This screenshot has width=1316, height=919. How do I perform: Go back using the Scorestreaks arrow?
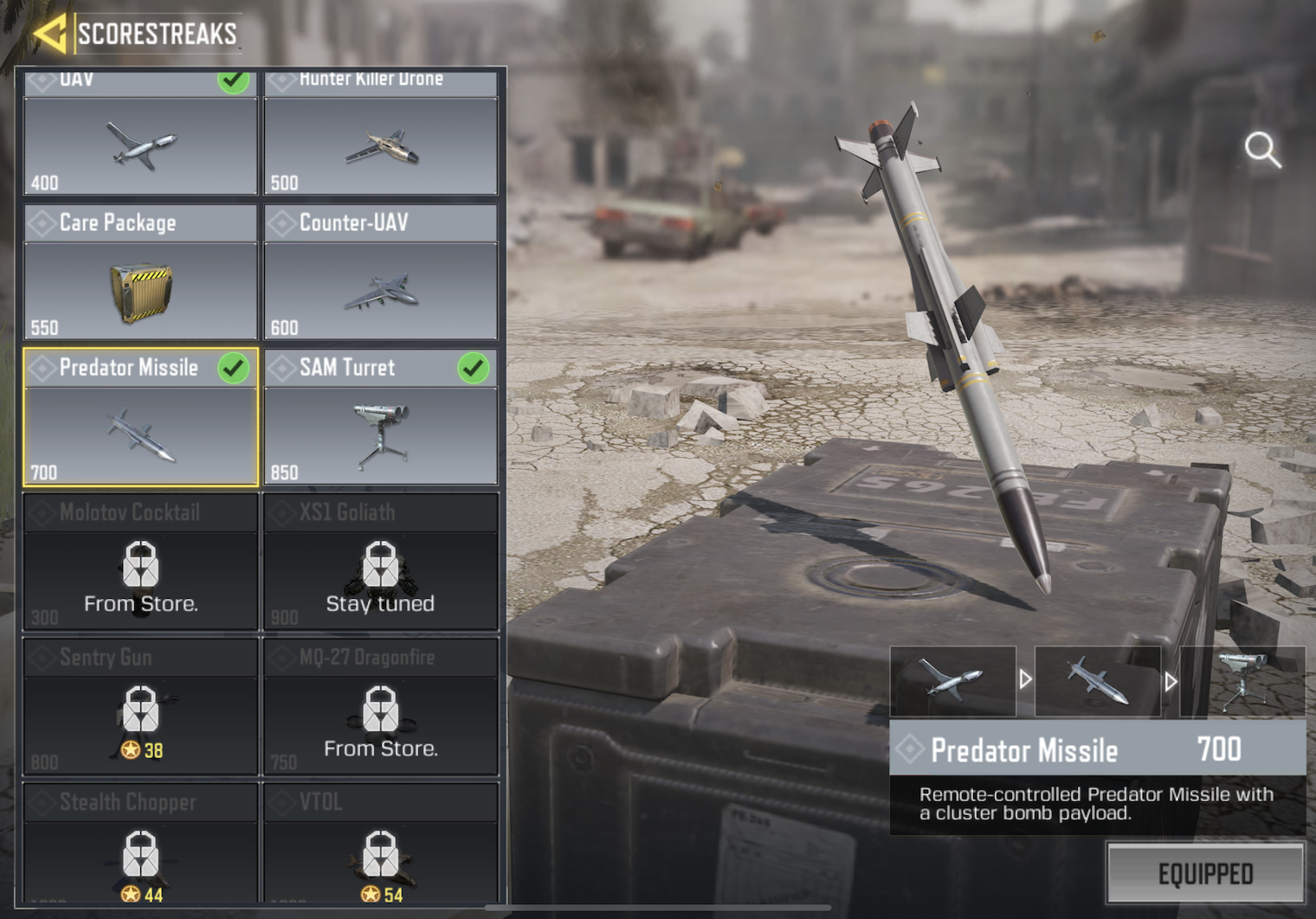pos(50,34)
